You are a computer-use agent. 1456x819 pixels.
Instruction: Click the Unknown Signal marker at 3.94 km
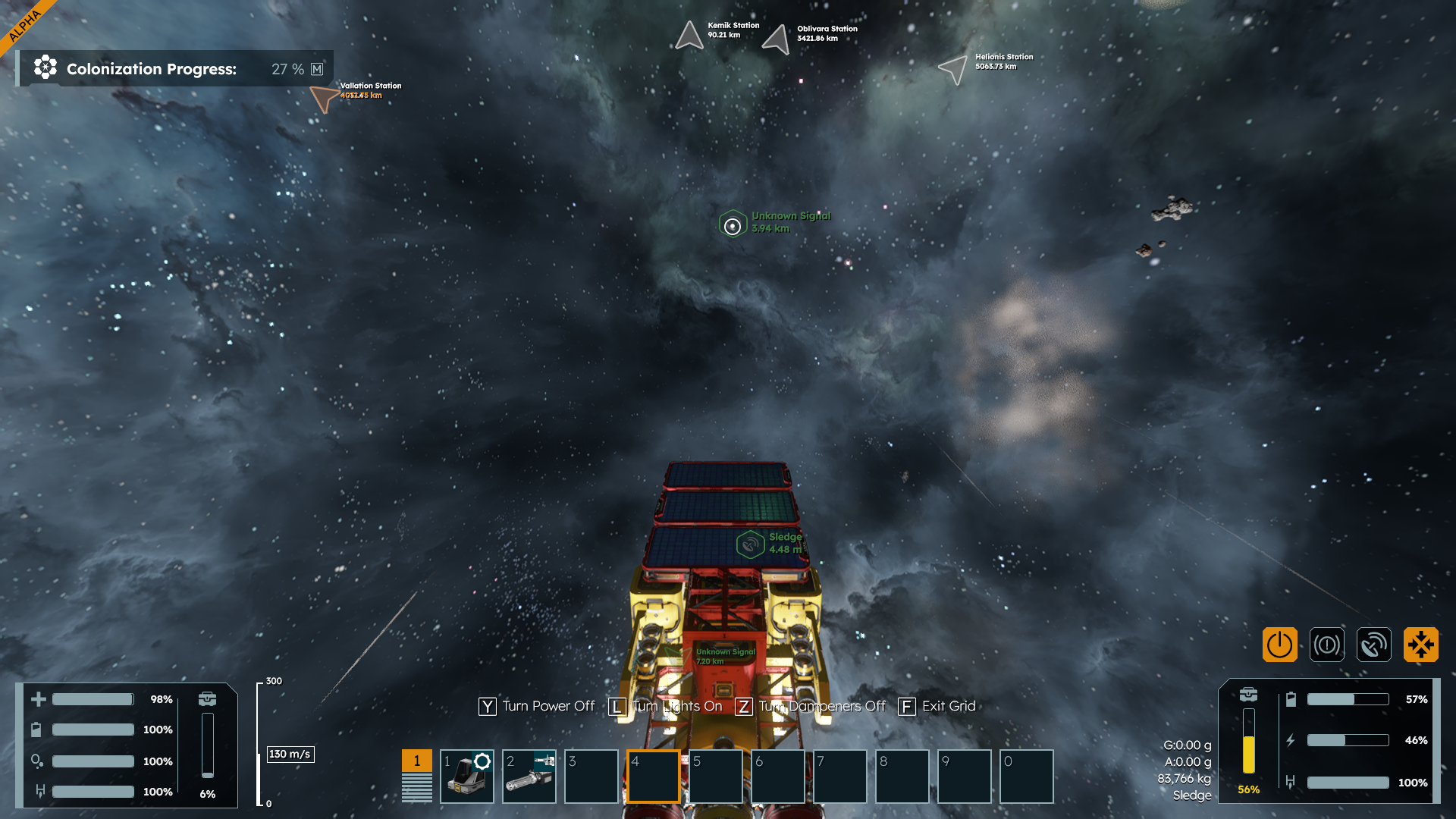point(732,225)
